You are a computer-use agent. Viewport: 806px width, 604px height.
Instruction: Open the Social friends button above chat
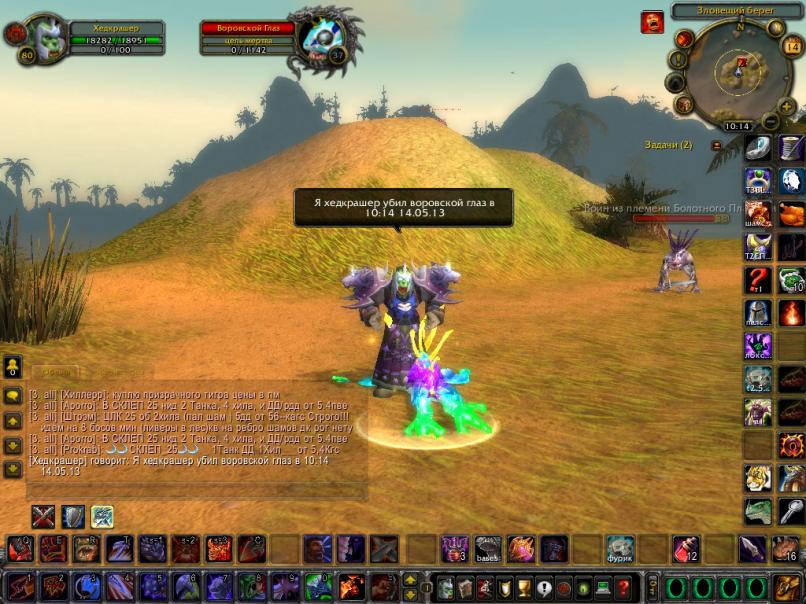13,366
